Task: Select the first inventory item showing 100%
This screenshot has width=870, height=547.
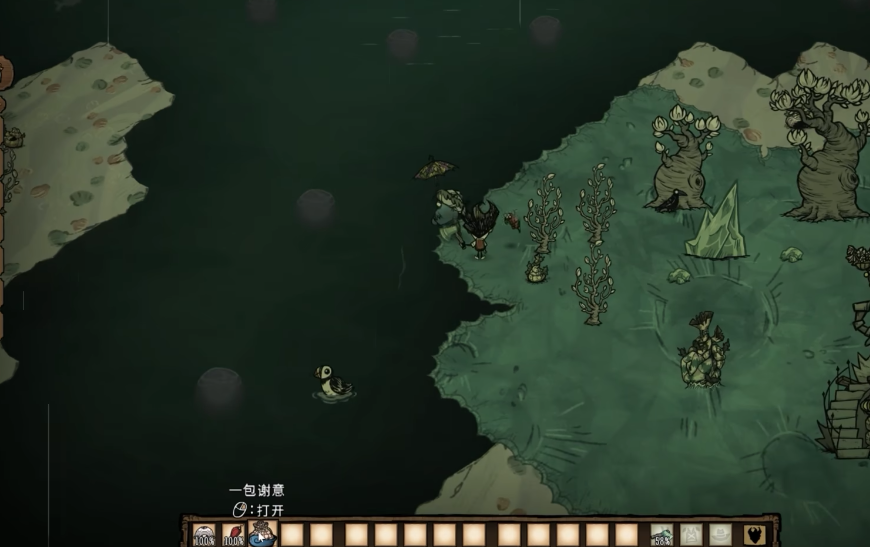Action: tap(204, 535)
